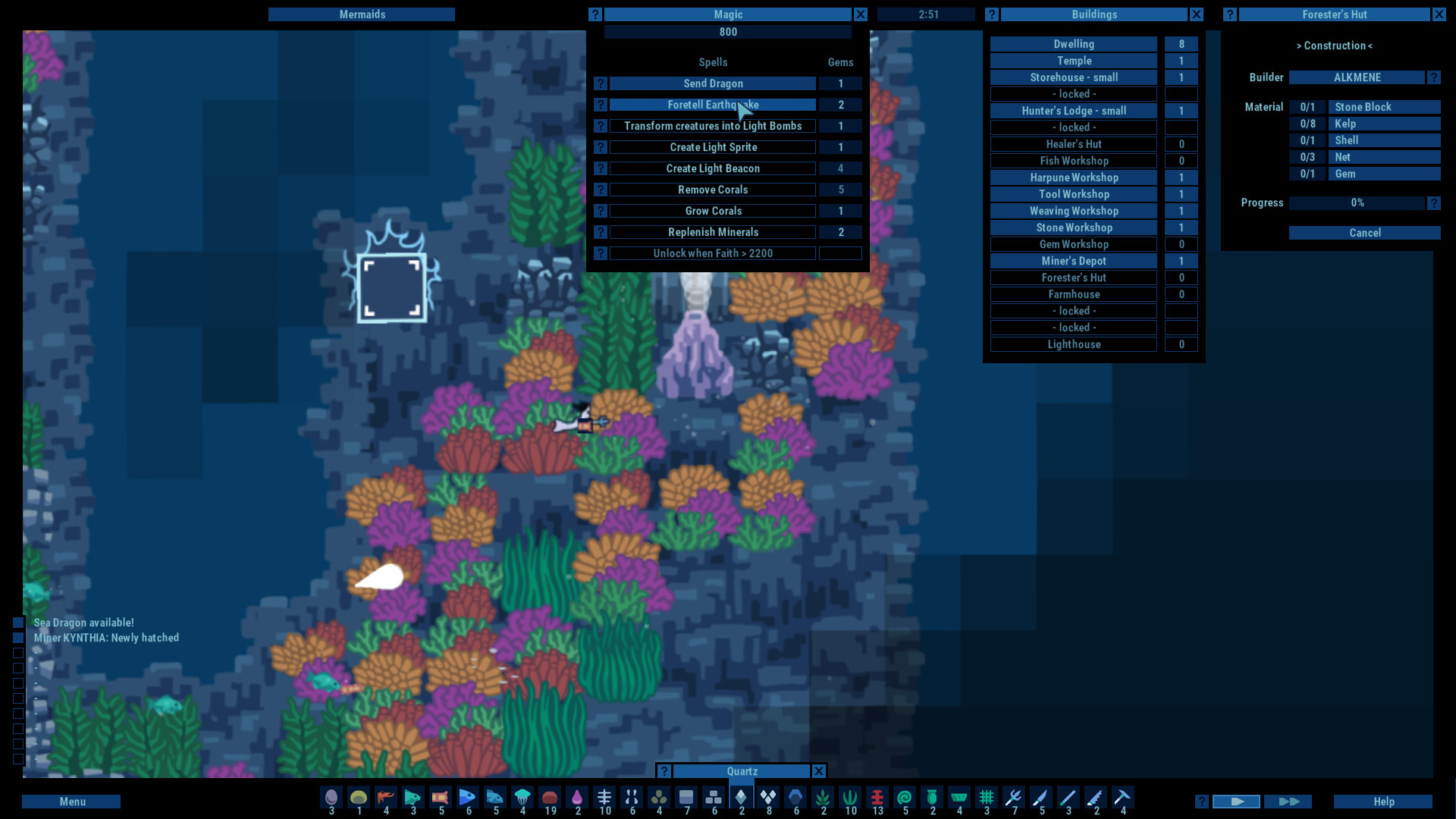Cancel the Forester's Hut construction
Viewport: 1456px width, 819px height.
tap(1365, 233)
